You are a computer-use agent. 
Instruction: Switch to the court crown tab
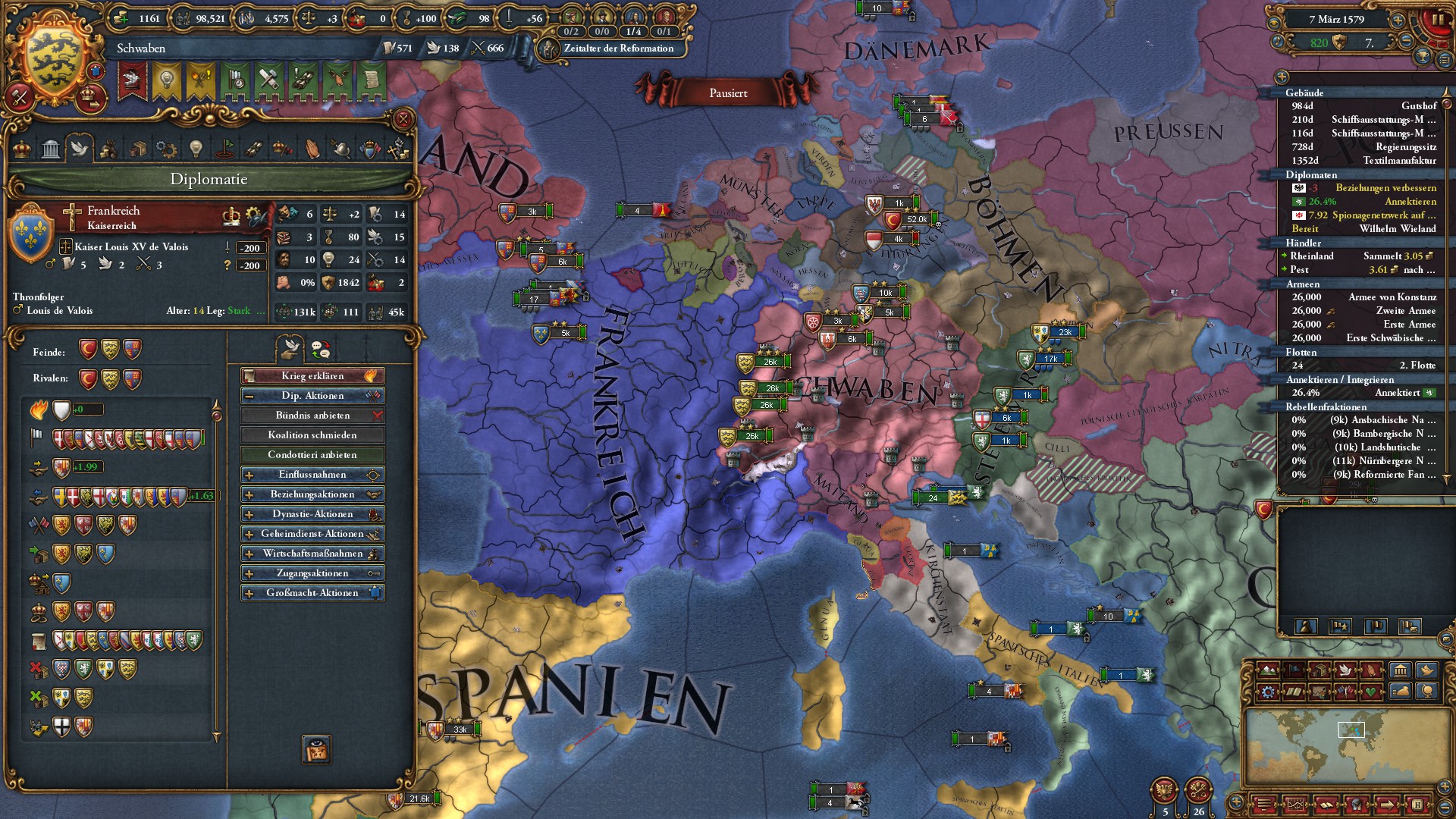click(23, 149)
